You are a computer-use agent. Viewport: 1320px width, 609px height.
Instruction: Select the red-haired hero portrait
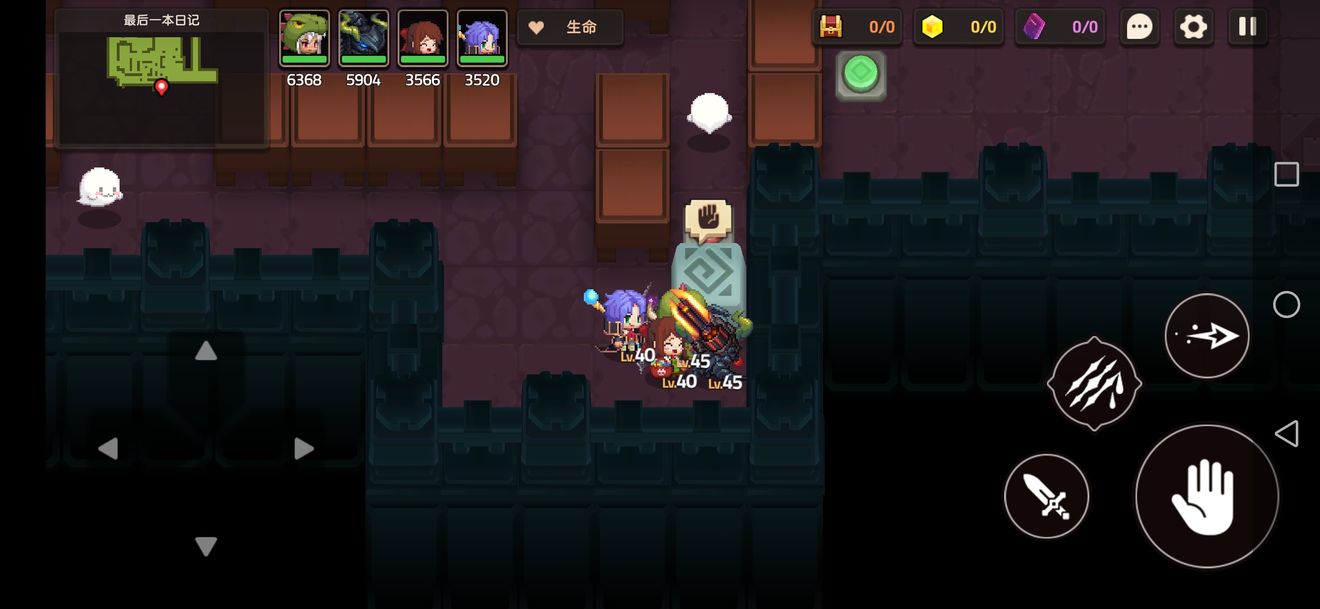[422, 40]
